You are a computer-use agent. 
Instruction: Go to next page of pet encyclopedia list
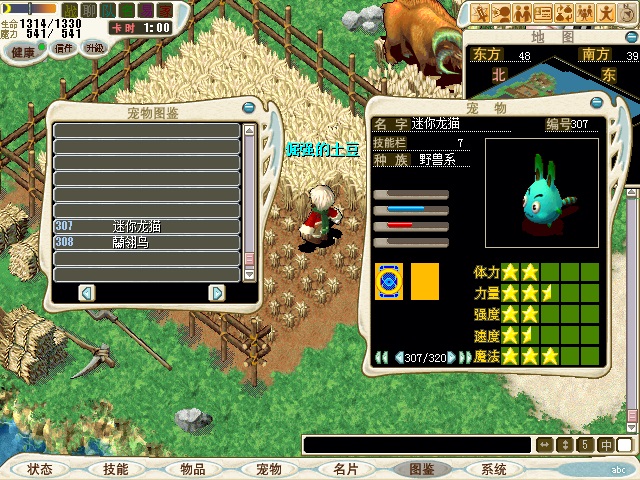(x=216, y=292)
